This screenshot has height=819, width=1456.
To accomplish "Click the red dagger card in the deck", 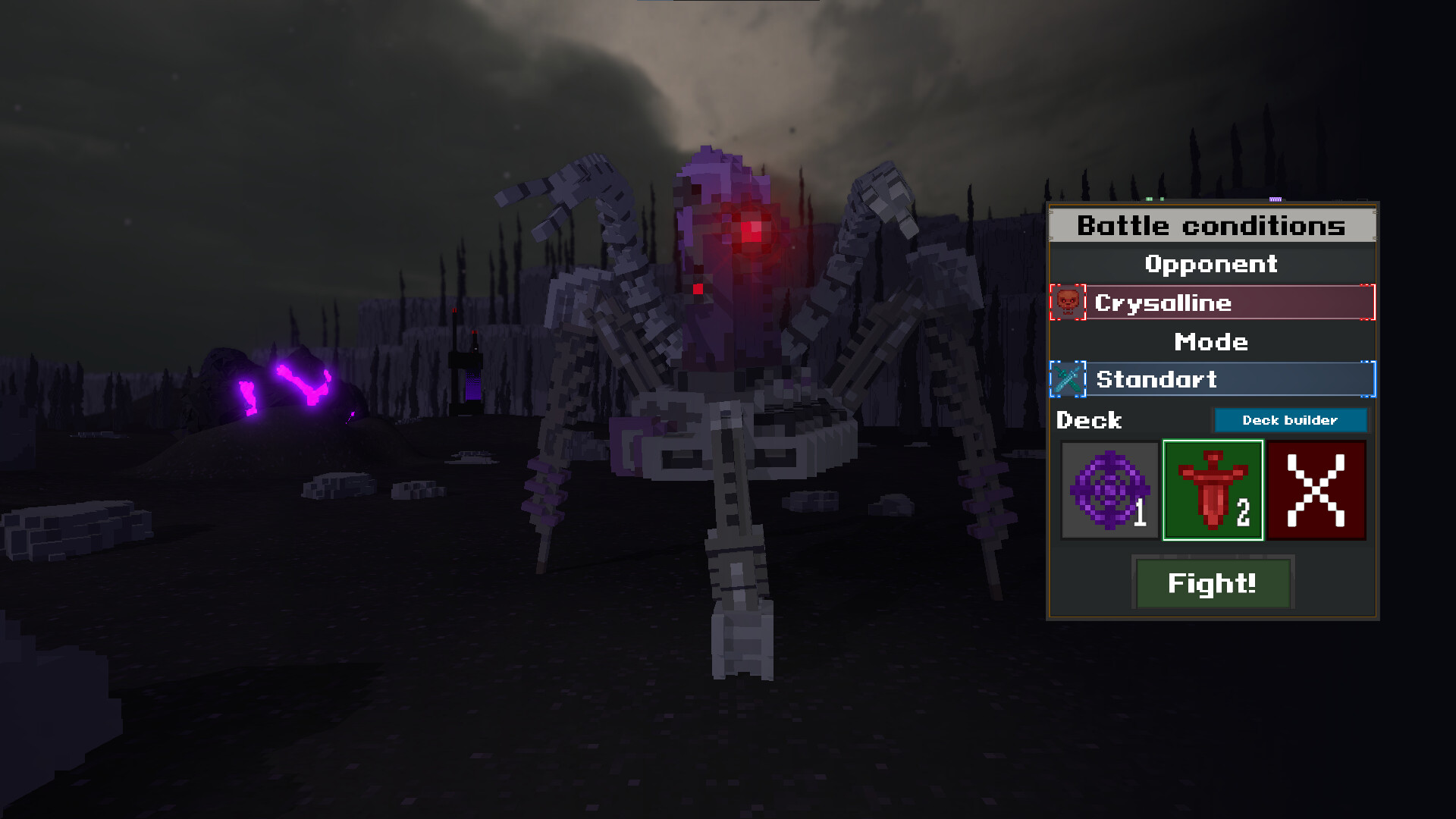I will pyautogui.click(x=1213, y=489).
